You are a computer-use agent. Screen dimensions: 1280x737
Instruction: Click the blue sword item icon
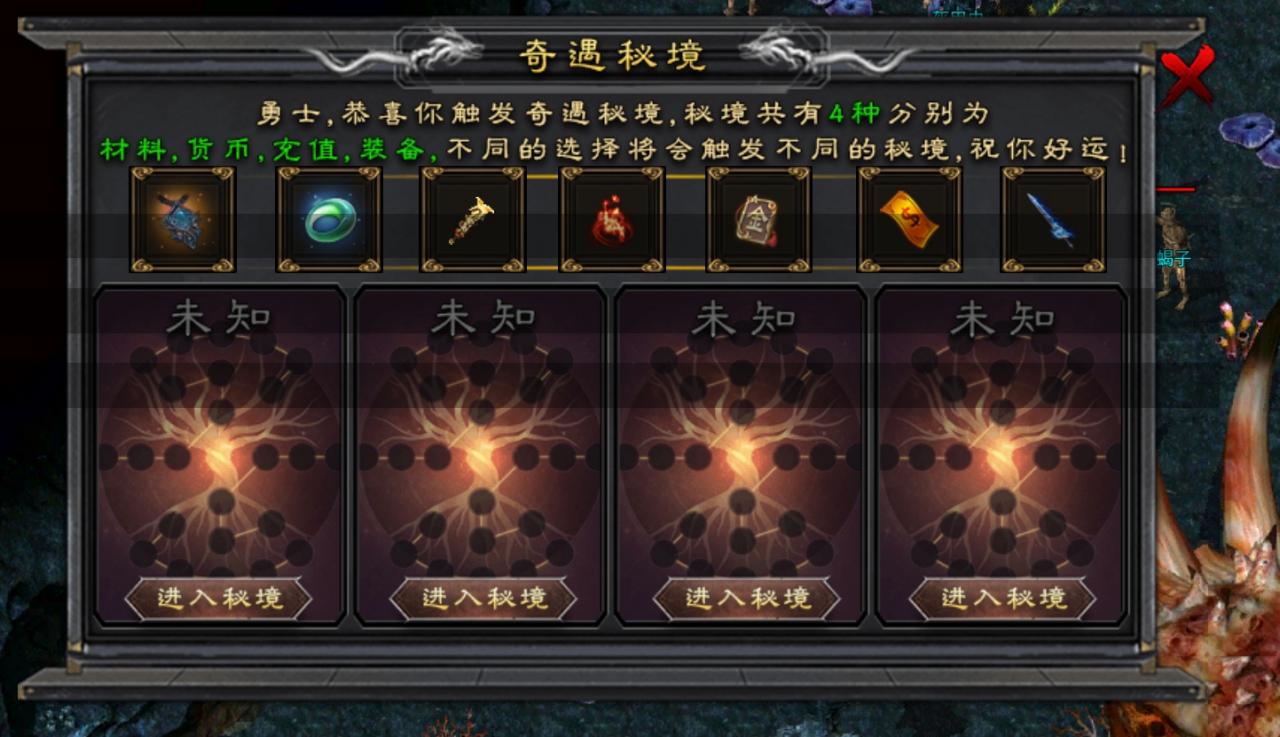pyautogui.click(x=1053, y=218)
